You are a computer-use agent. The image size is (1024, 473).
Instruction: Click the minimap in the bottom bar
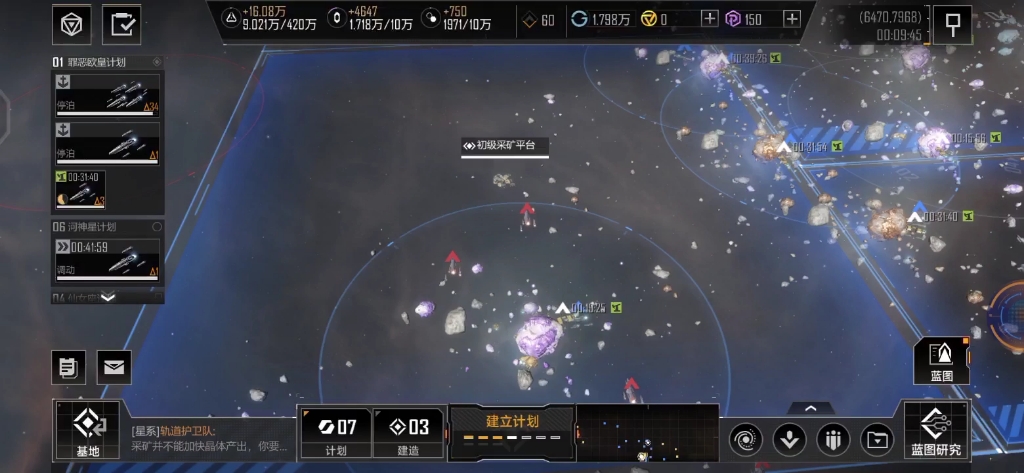pyautogui.click(x=647, y=433)
